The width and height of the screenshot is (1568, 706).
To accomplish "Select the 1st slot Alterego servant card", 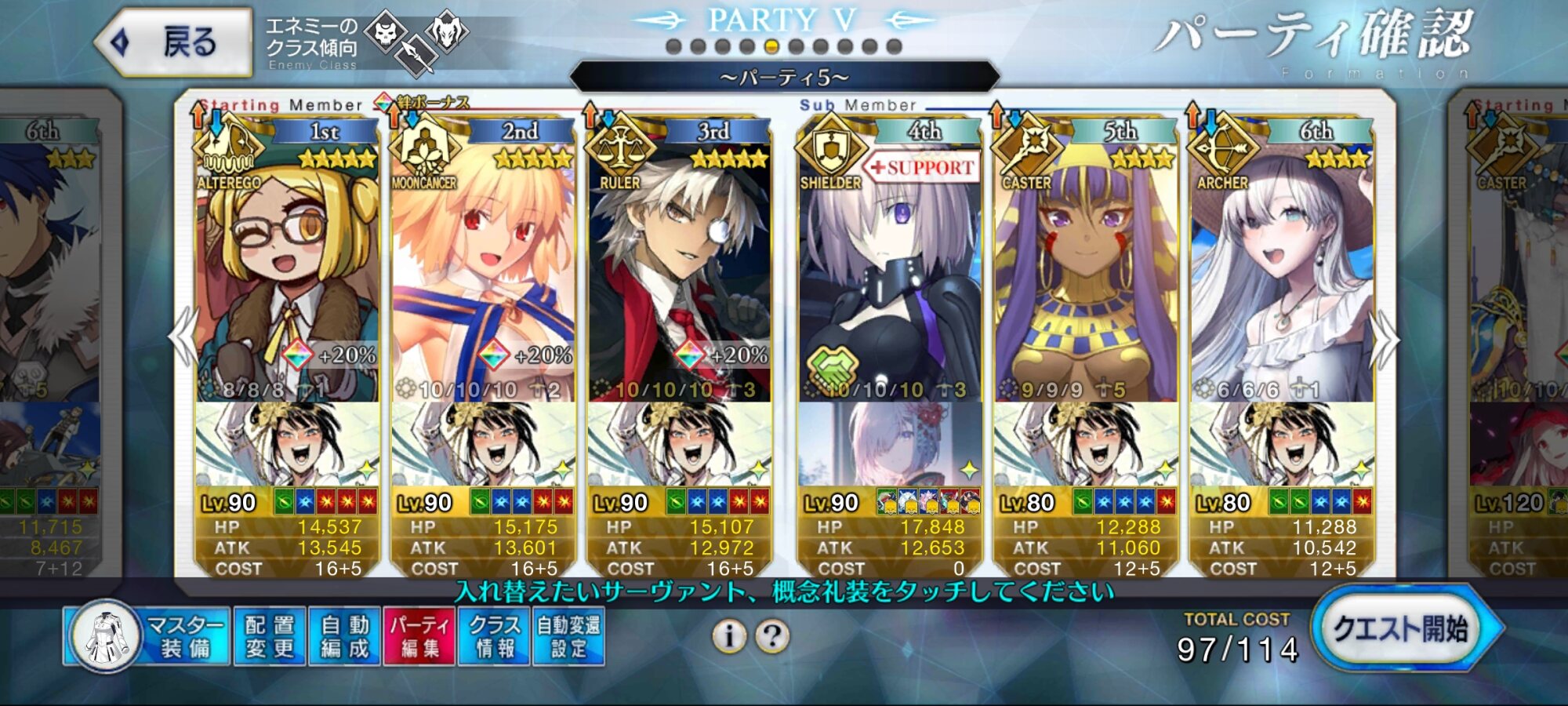I will (x=287, y=275).
